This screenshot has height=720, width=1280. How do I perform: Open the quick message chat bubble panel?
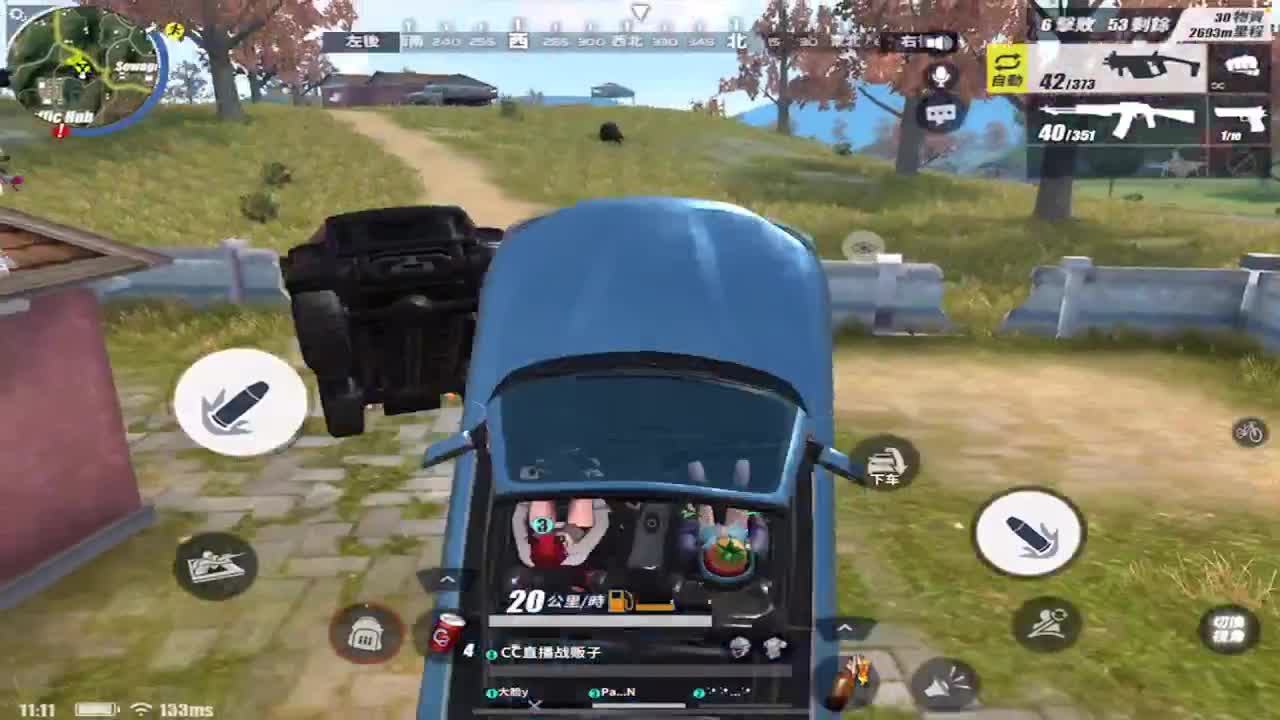click(940, 113)
